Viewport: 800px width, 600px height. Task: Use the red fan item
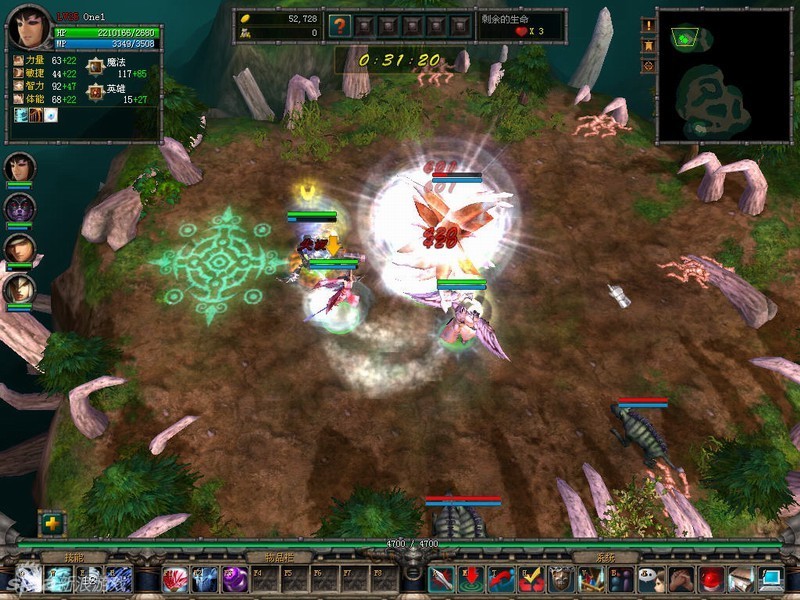(x=174, y=579)
